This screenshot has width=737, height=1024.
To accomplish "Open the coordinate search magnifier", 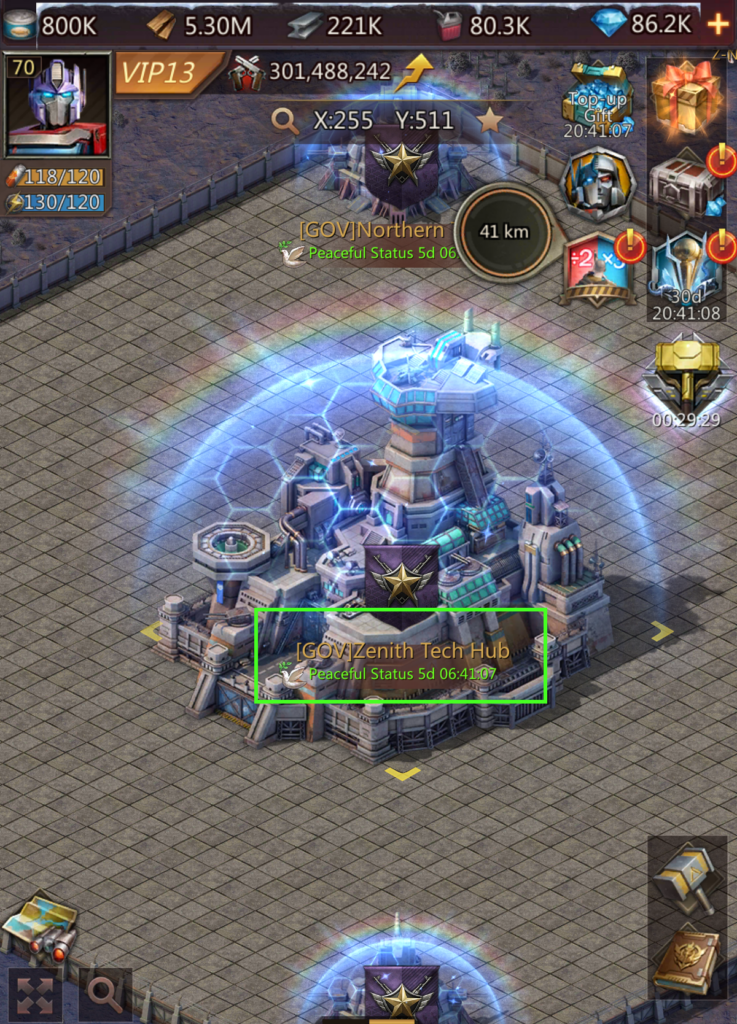I will click(286, 121).
